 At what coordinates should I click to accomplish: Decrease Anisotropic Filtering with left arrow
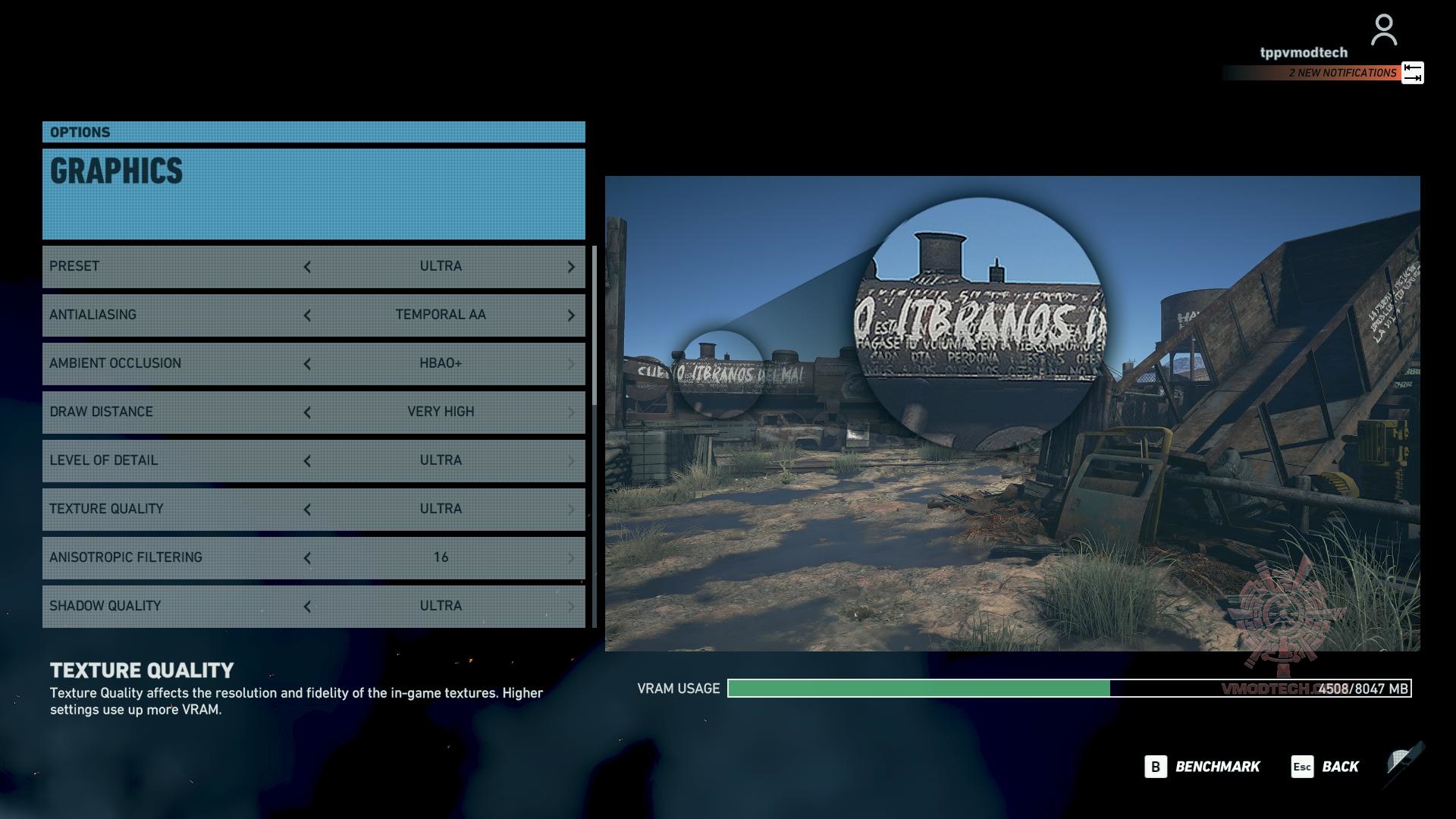point(307,558)
